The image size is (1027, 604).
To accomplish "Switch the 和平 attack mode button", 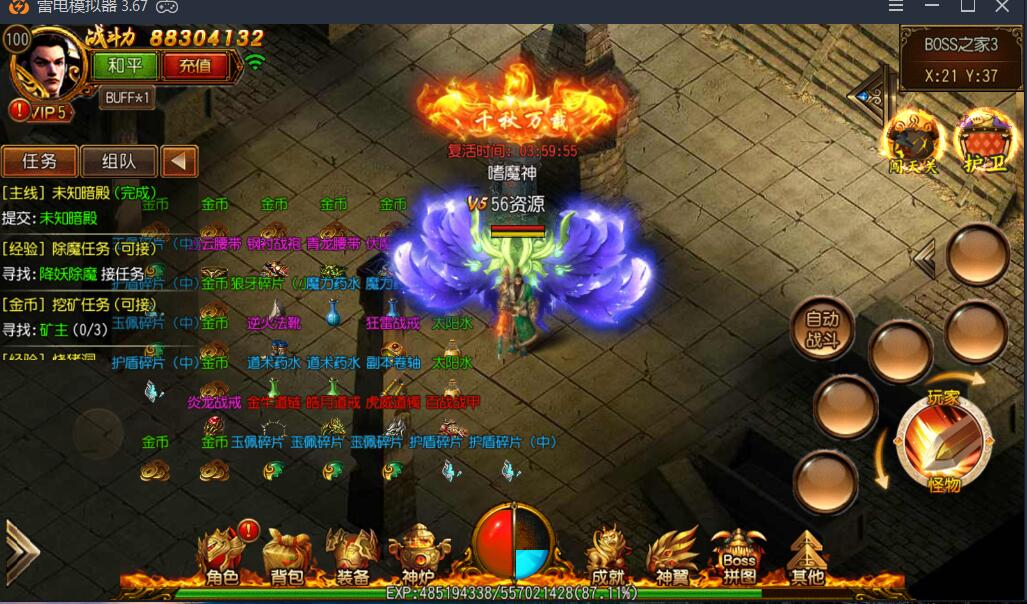I will (x=125, y=66).
